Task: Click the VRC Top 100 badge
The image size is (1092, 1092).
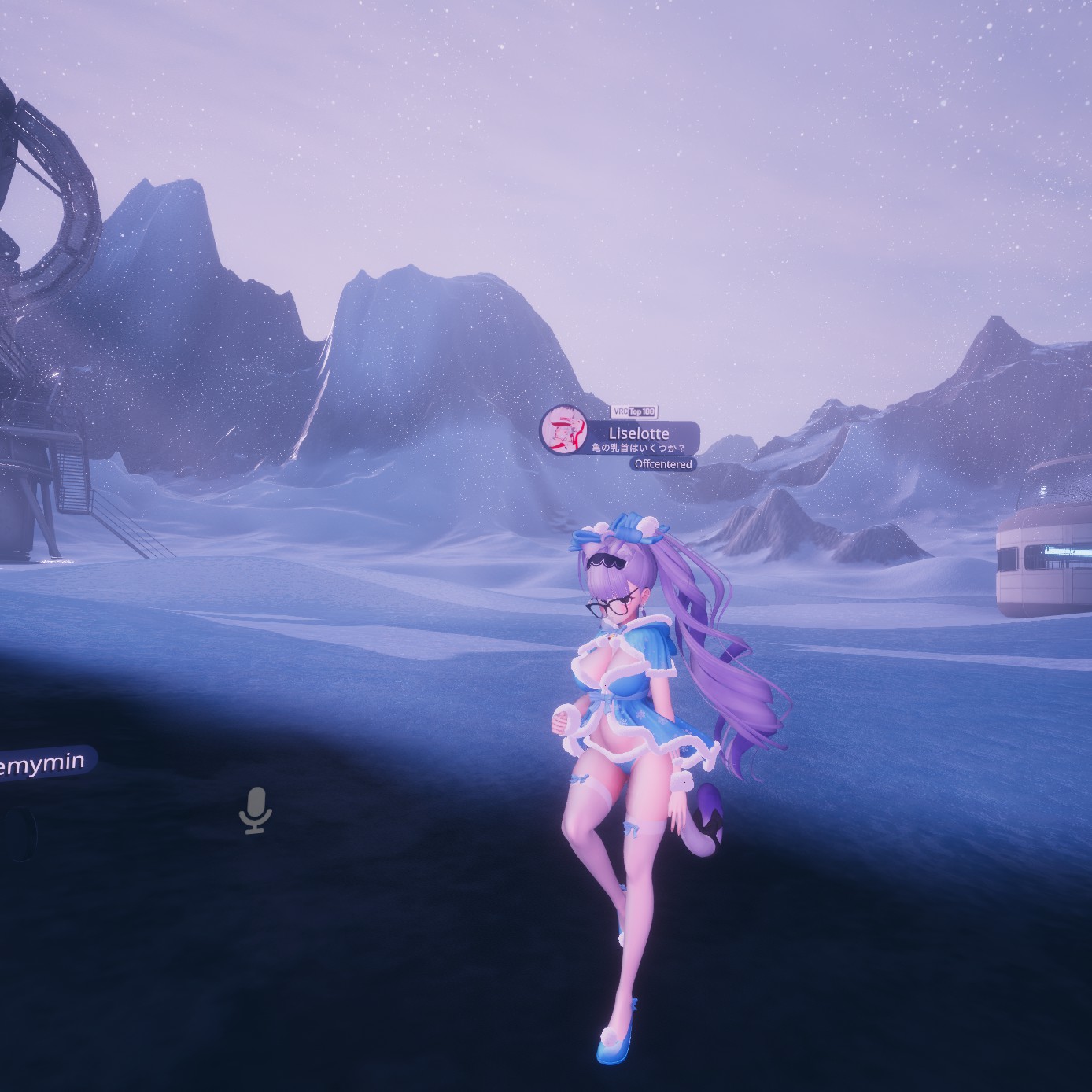Action: (x=633, y=411)
